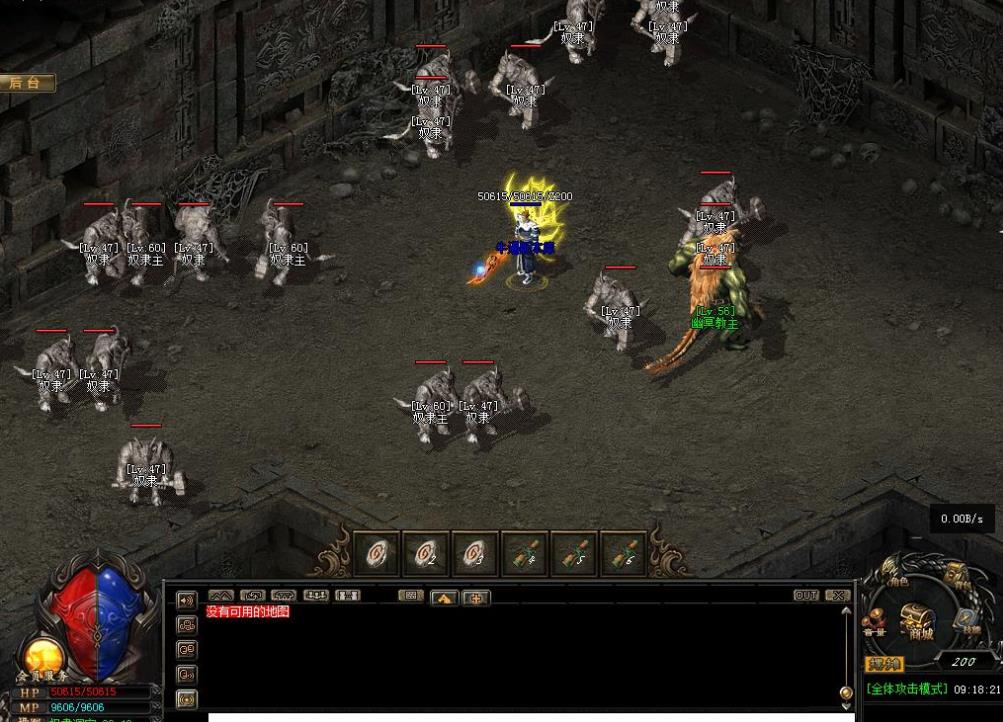The height and width of the screenshot is (722, 1003).
Task: Use the scroll in hotbar slot 6
Action: click(x=623, y=554)
